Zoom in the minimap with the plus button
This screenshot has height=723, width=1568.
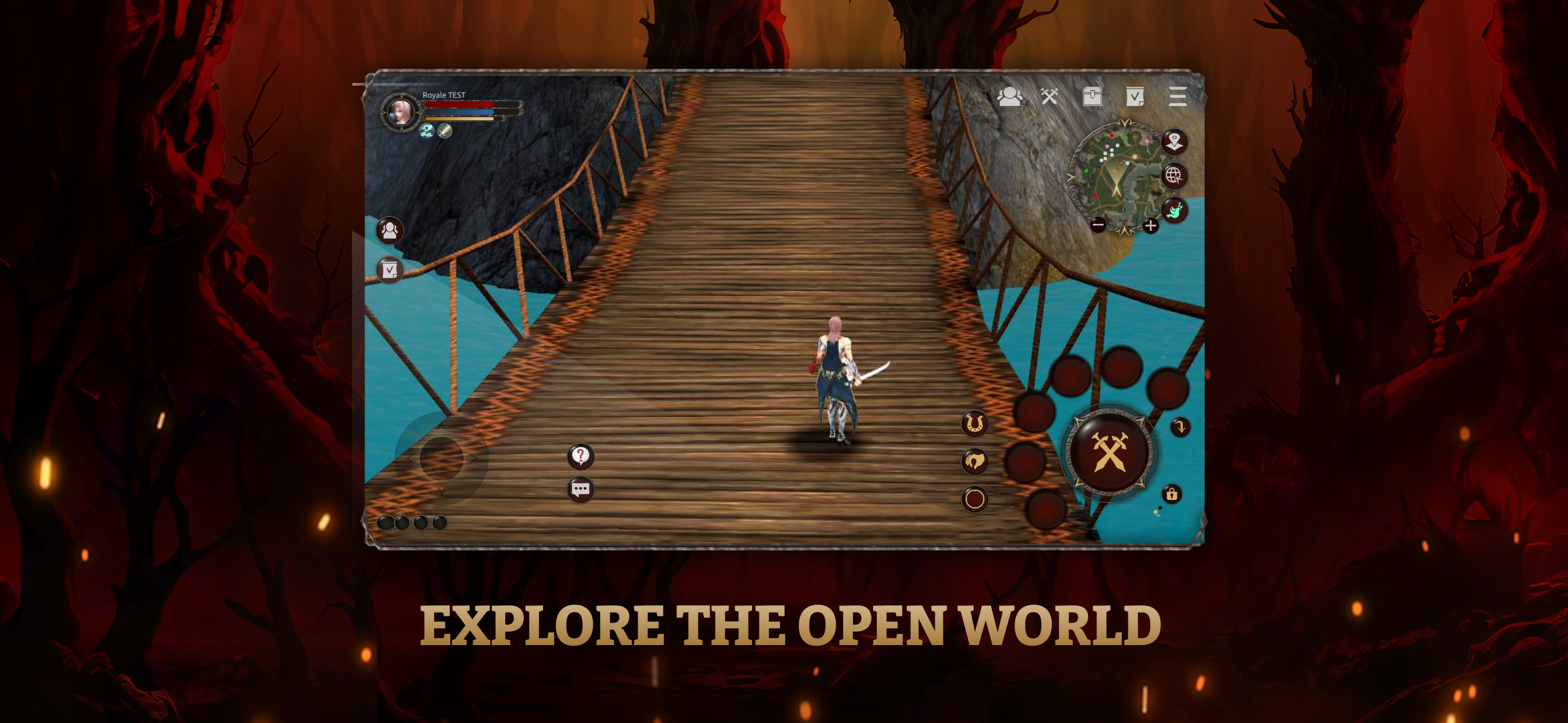(1150, 226)
